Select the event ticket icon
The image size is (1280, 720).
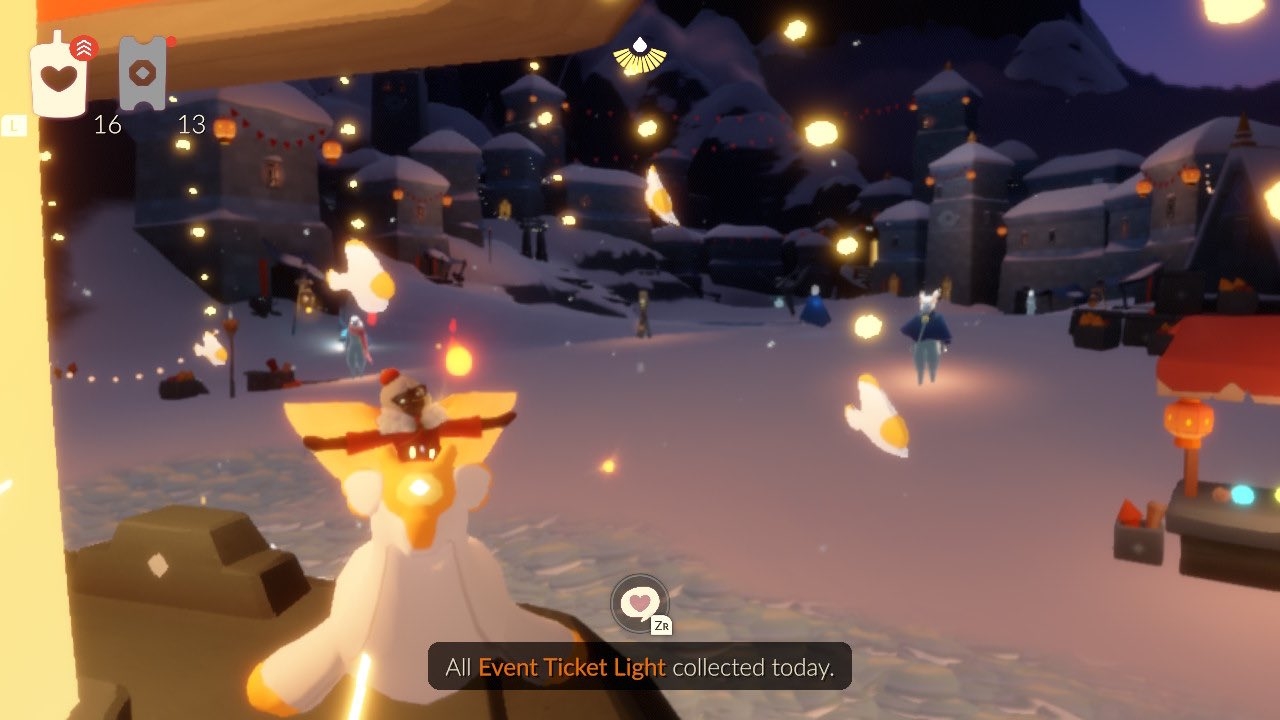pyautogui.click(x=141, y=74)
